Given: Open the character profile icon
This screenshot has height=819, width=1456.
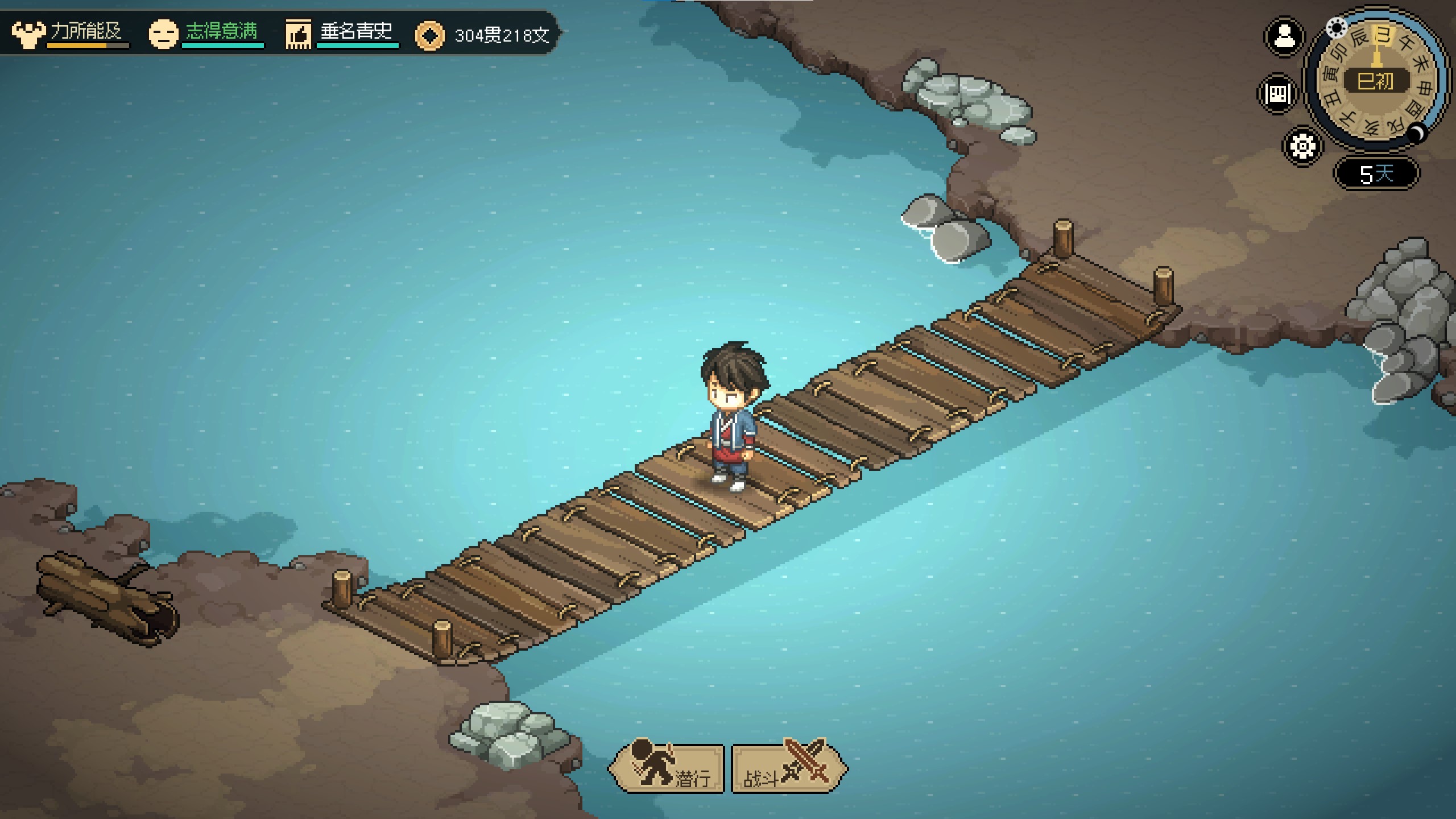Looking at the screenshot, I should point(1284,38).
